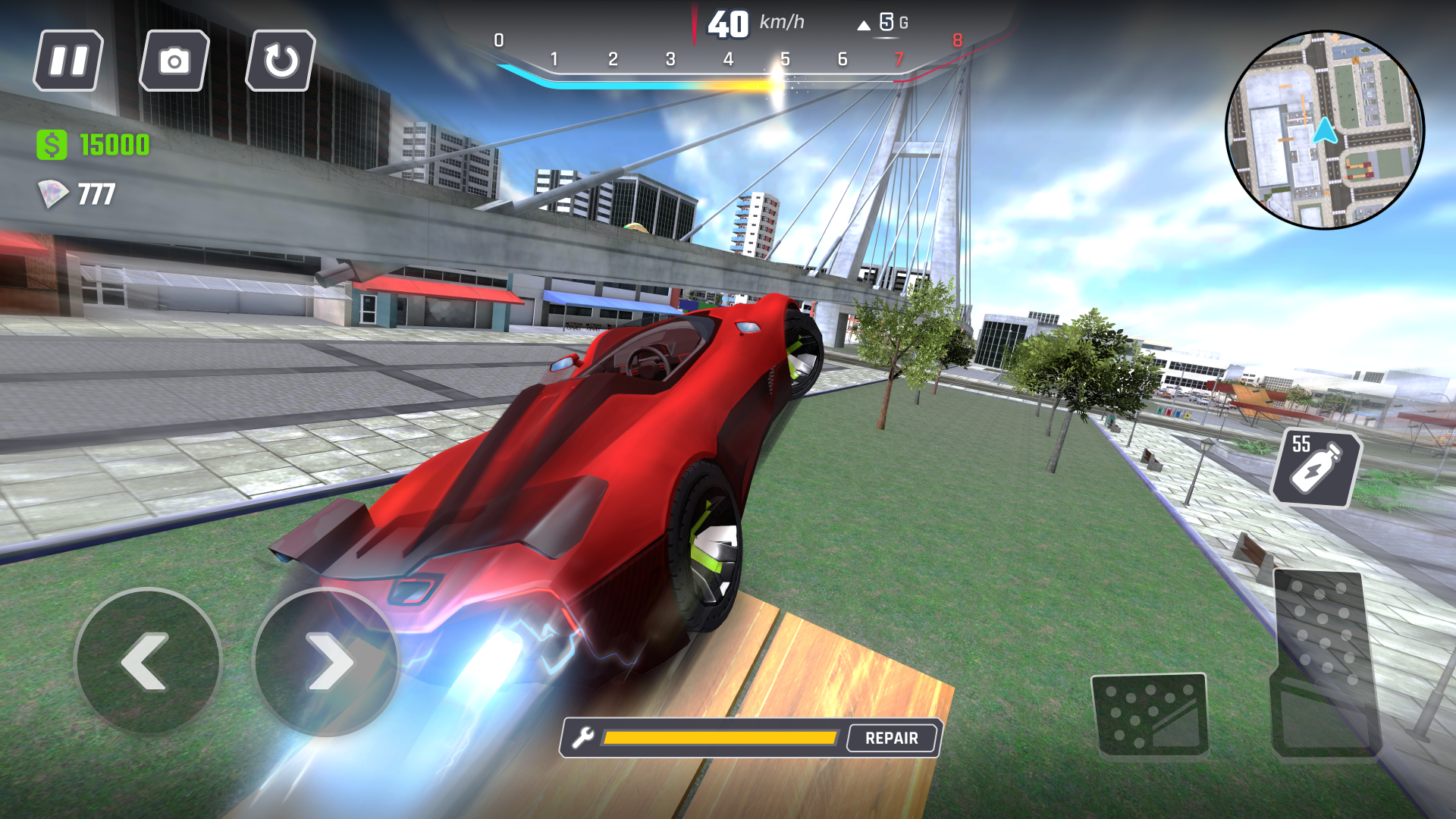Click the repair progress bar
Viewport: 1456px width, 819px height.
coord(720,736)
